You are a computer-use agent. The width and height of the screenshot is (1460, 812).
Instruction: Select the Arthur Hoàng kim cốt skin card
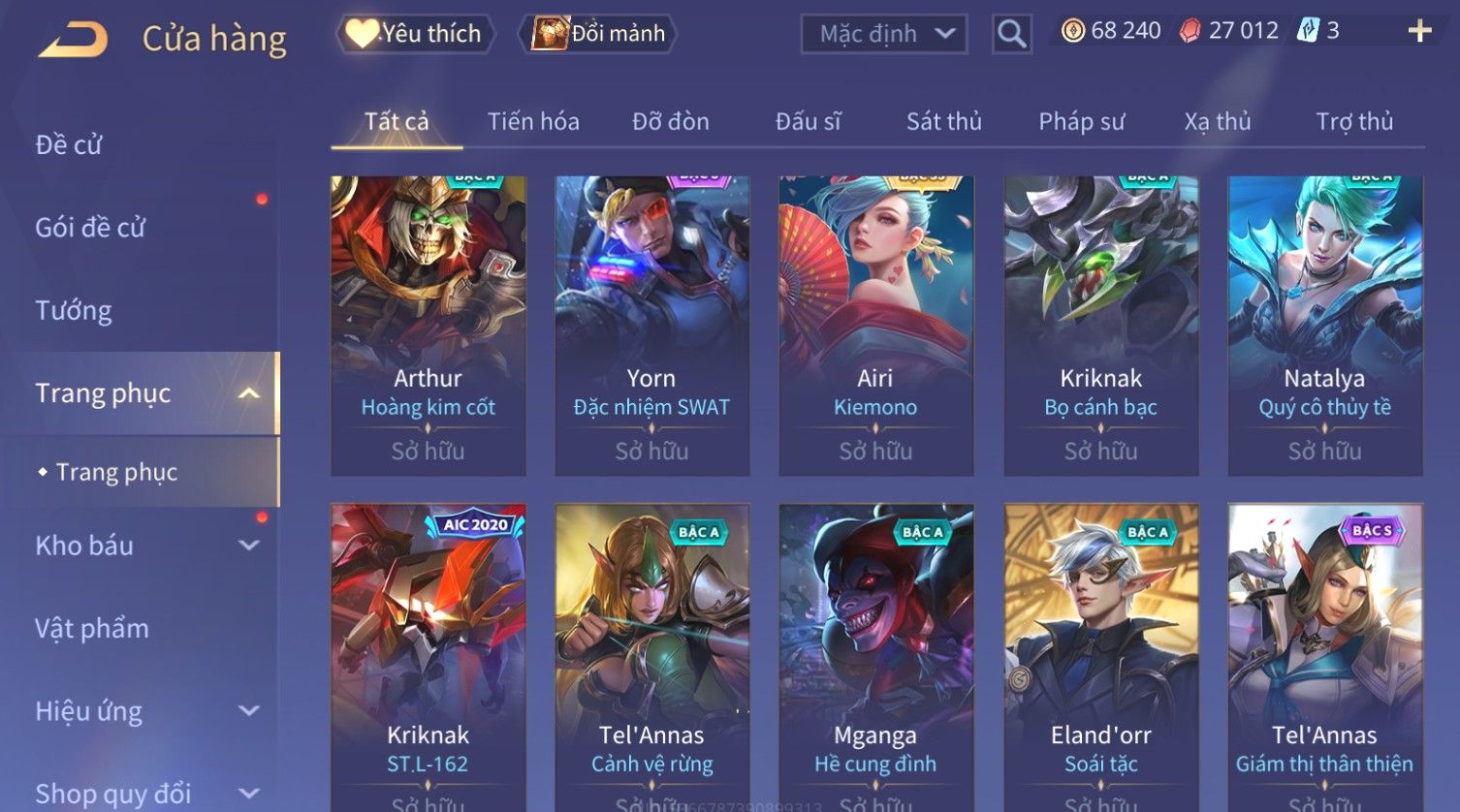(428, 325)
